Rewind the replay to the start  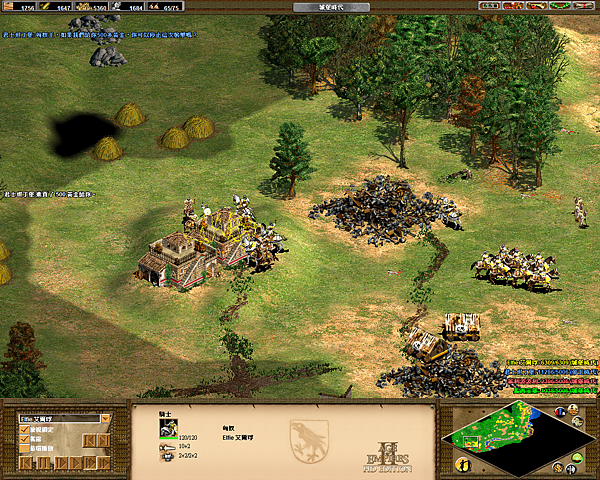[25, 463]
